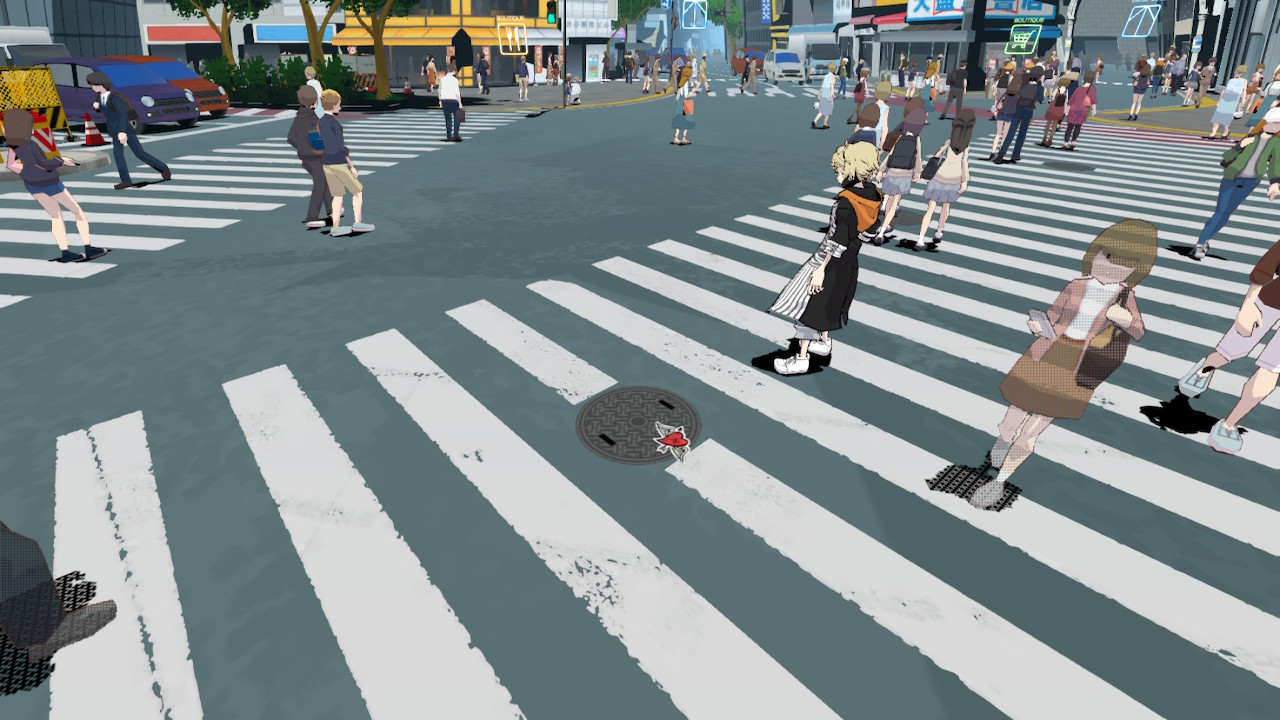The height and width of the screenshot is (720, 1280).
Task: Select the green shopping cart shop marker
Action: [x=1022, y=39]
